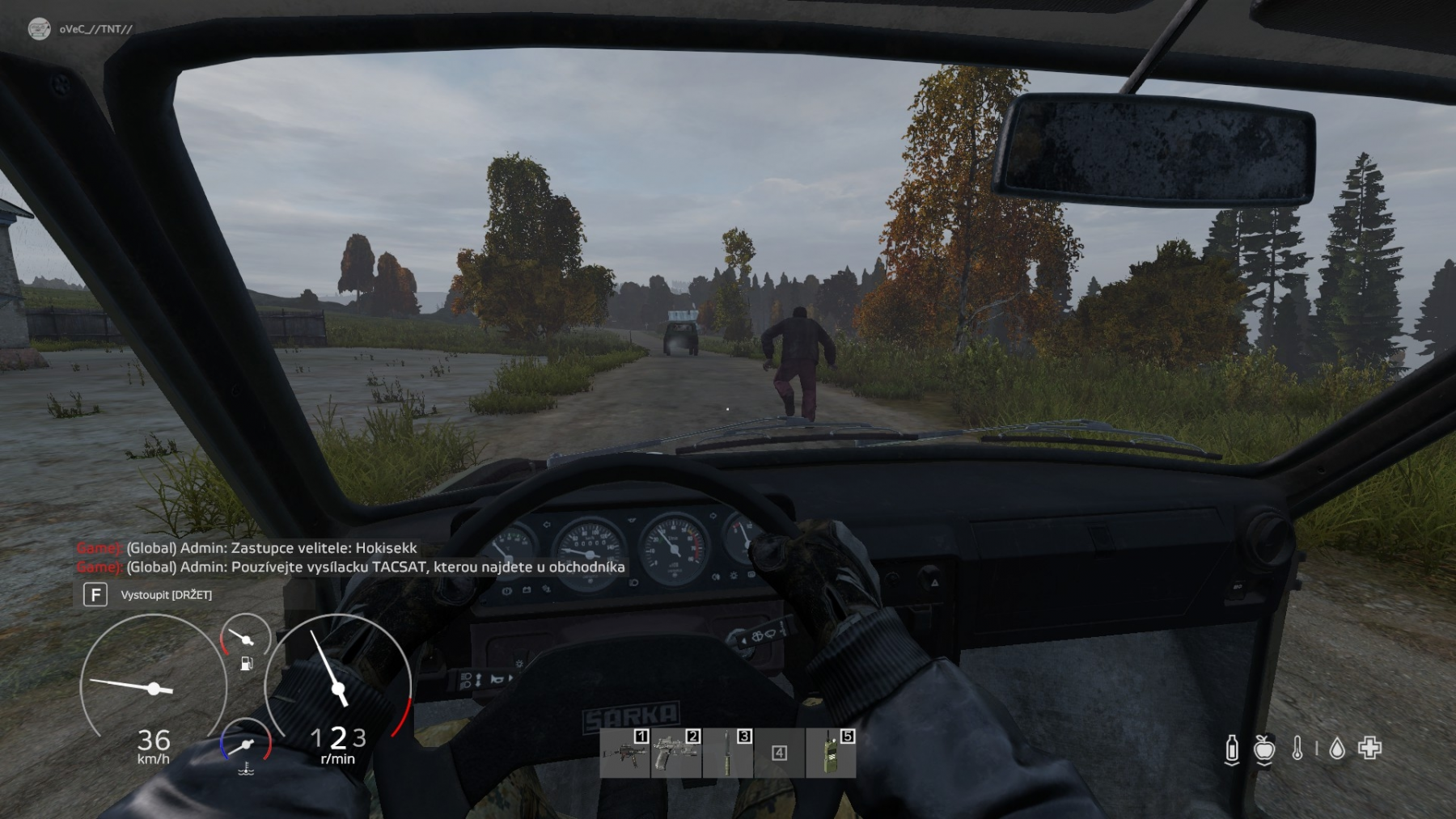Take out the field radio in slot 5
The width and height of the screenshot is (1456, 819).
[831, 753]
